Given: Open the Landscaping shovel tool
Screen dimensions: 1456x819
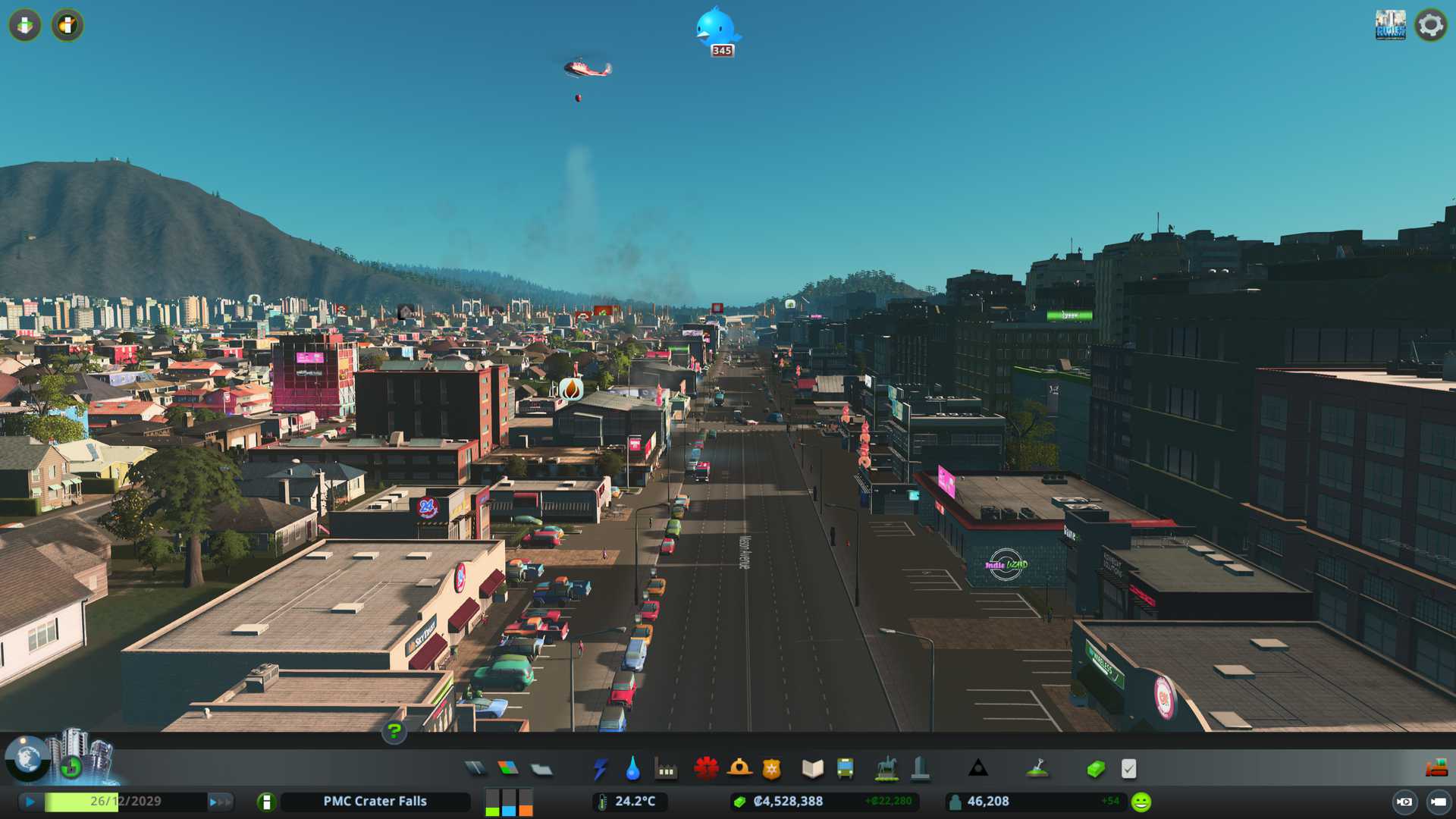Looking at the screenshot, I should pyautogui.click(x=1037, y=769).
